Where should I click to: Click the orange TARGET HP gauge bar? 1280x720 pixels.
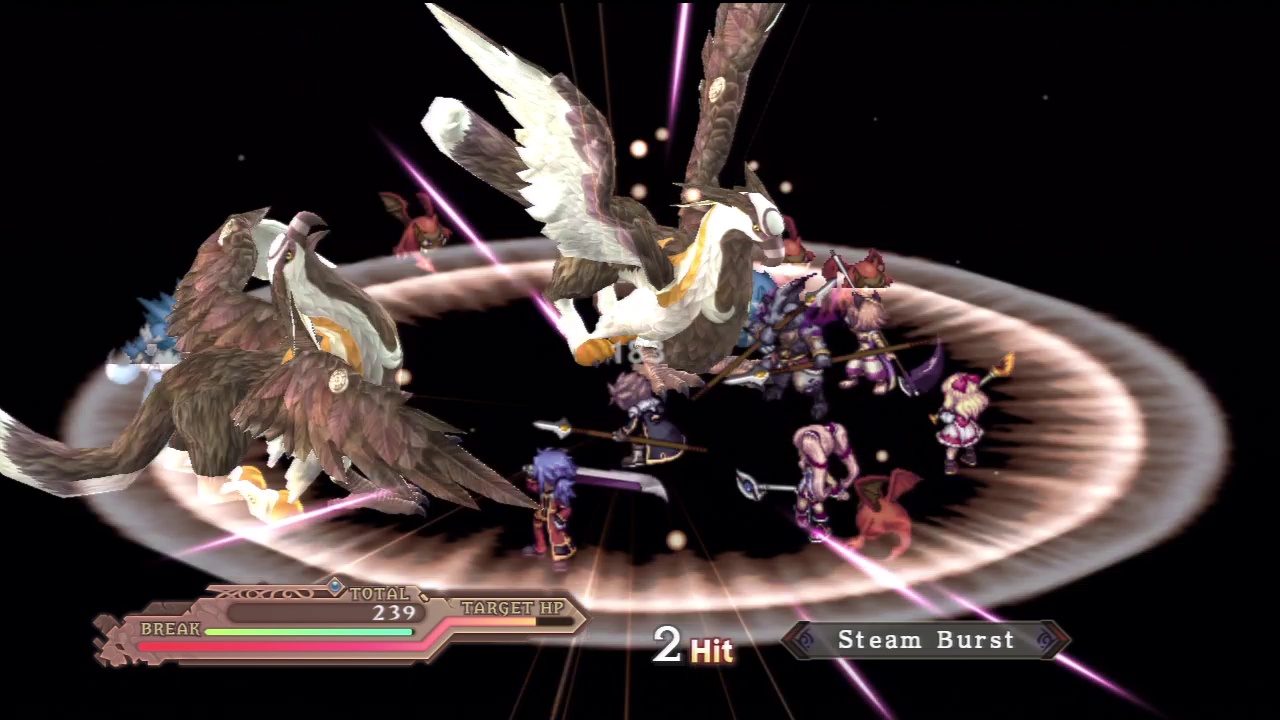(505, 620)
